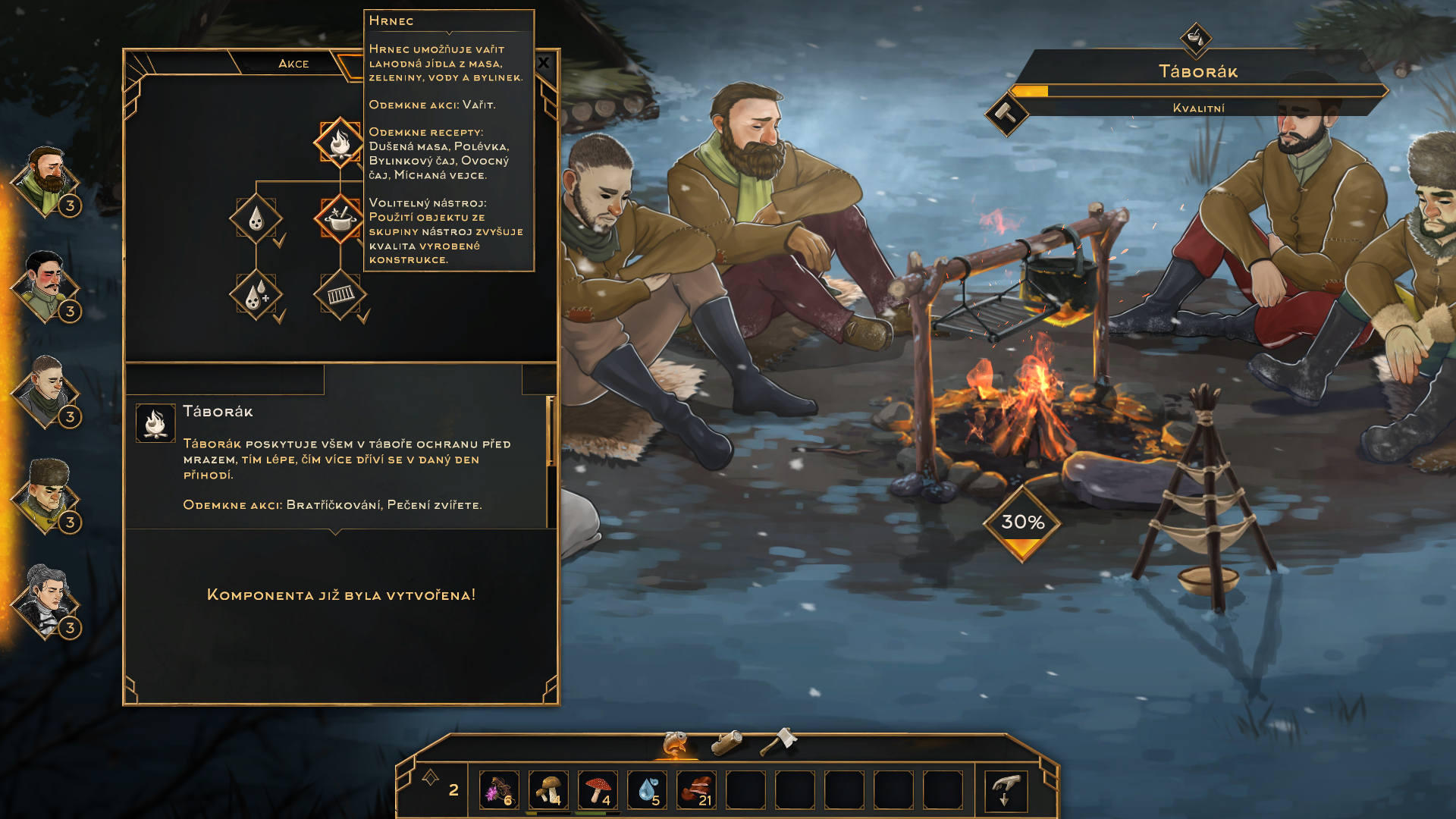1456x819 pixels.
Task: Click the drop item hand button
Action: tap(1006, 790)
